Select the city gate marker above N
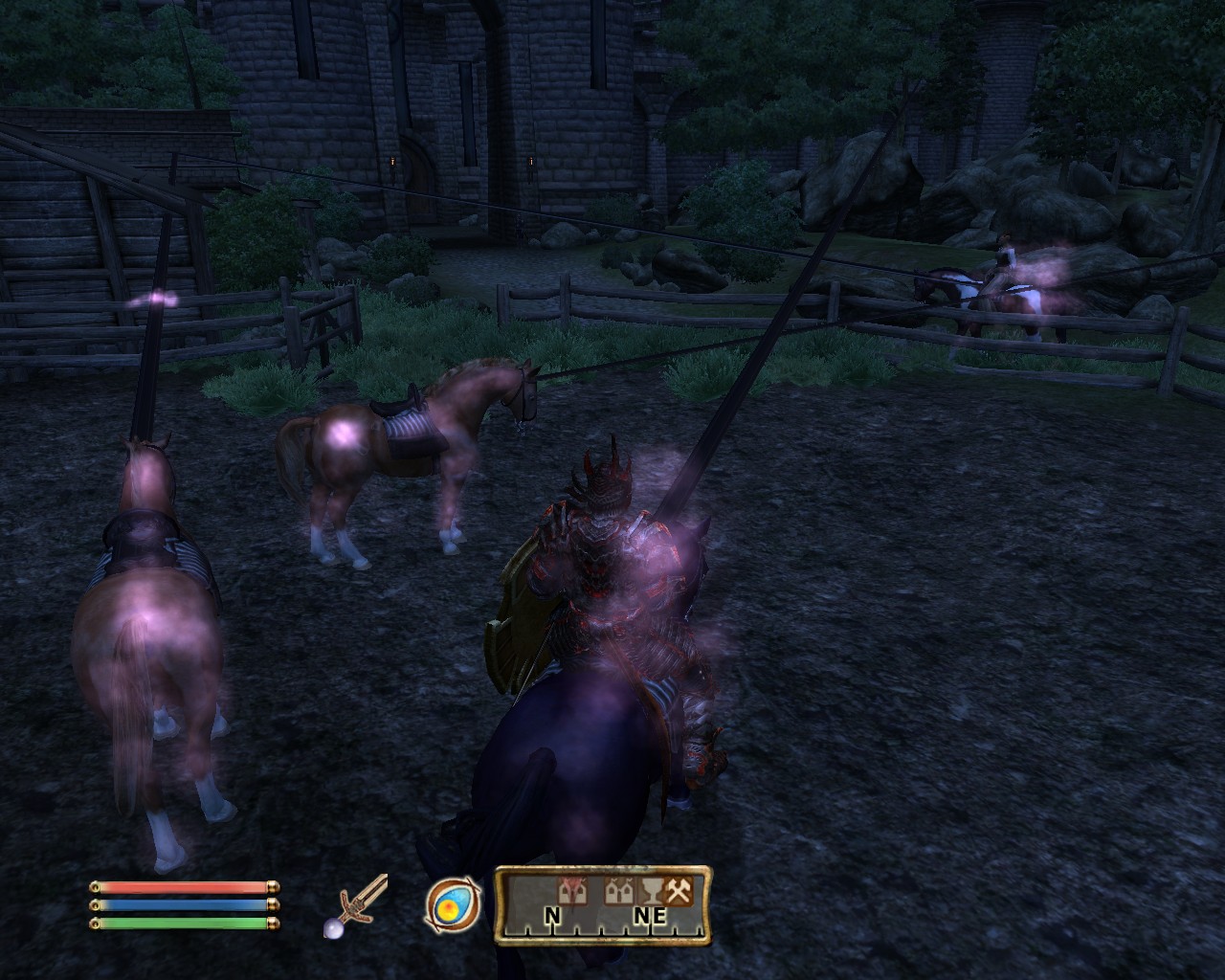 tap(573, 893)
